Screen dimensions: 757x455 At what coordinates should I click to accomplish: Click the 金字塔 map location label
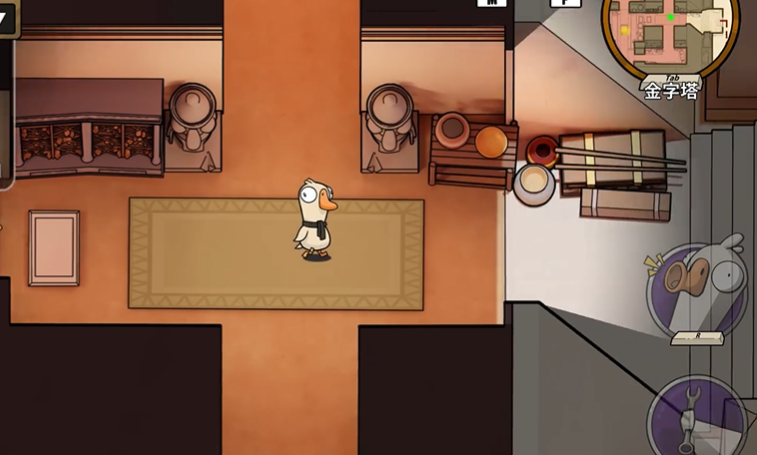click(x=671, y=91)
